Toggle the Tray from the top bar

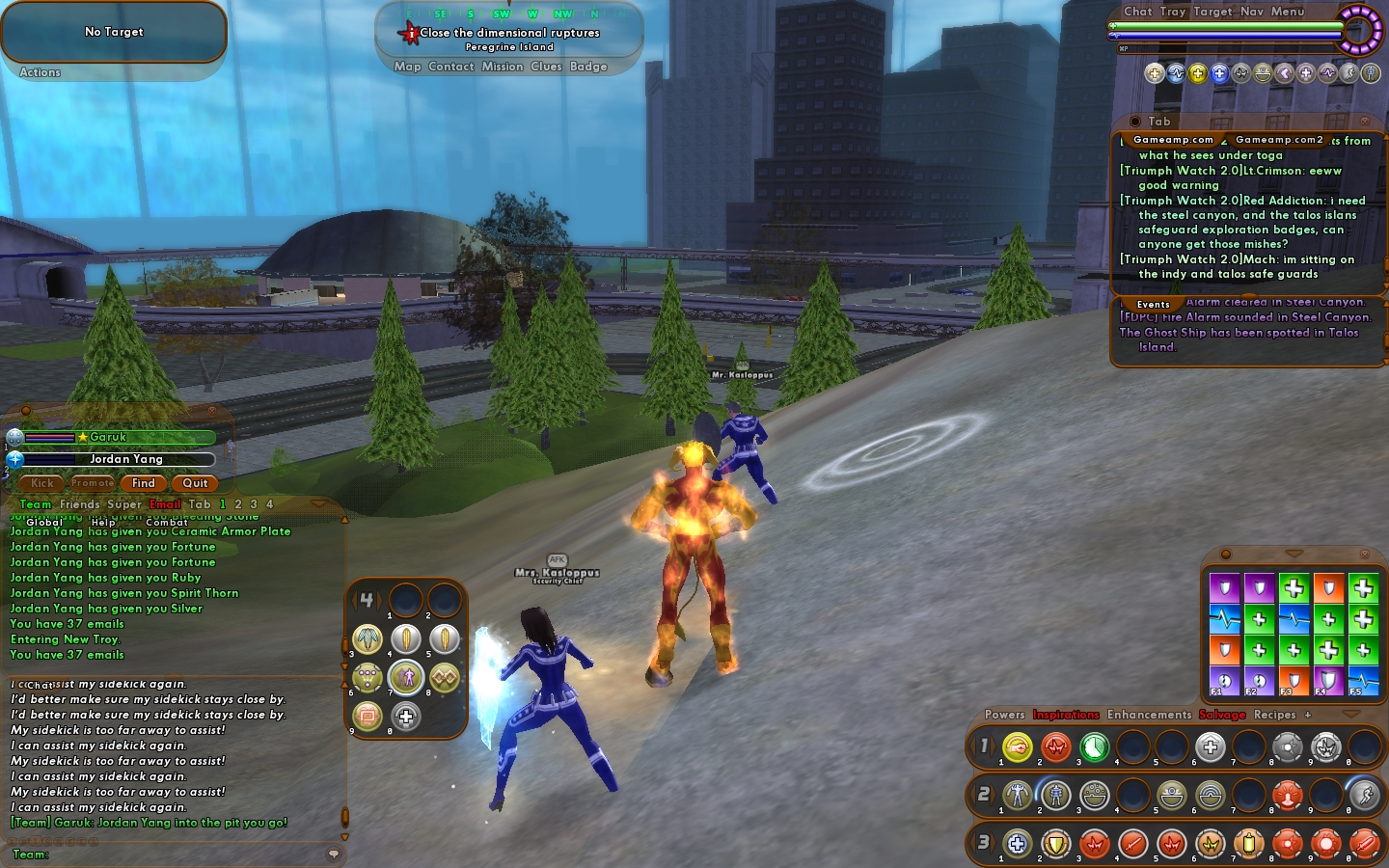[x=1173, y=12]
